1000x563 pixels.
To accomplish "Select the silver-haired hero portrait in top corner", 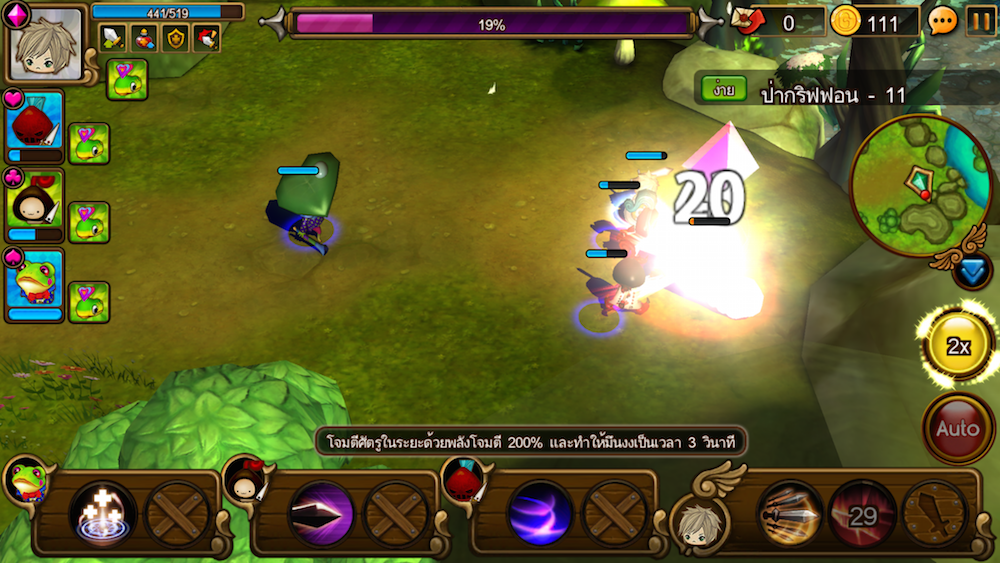I will [x=46, y=45].
